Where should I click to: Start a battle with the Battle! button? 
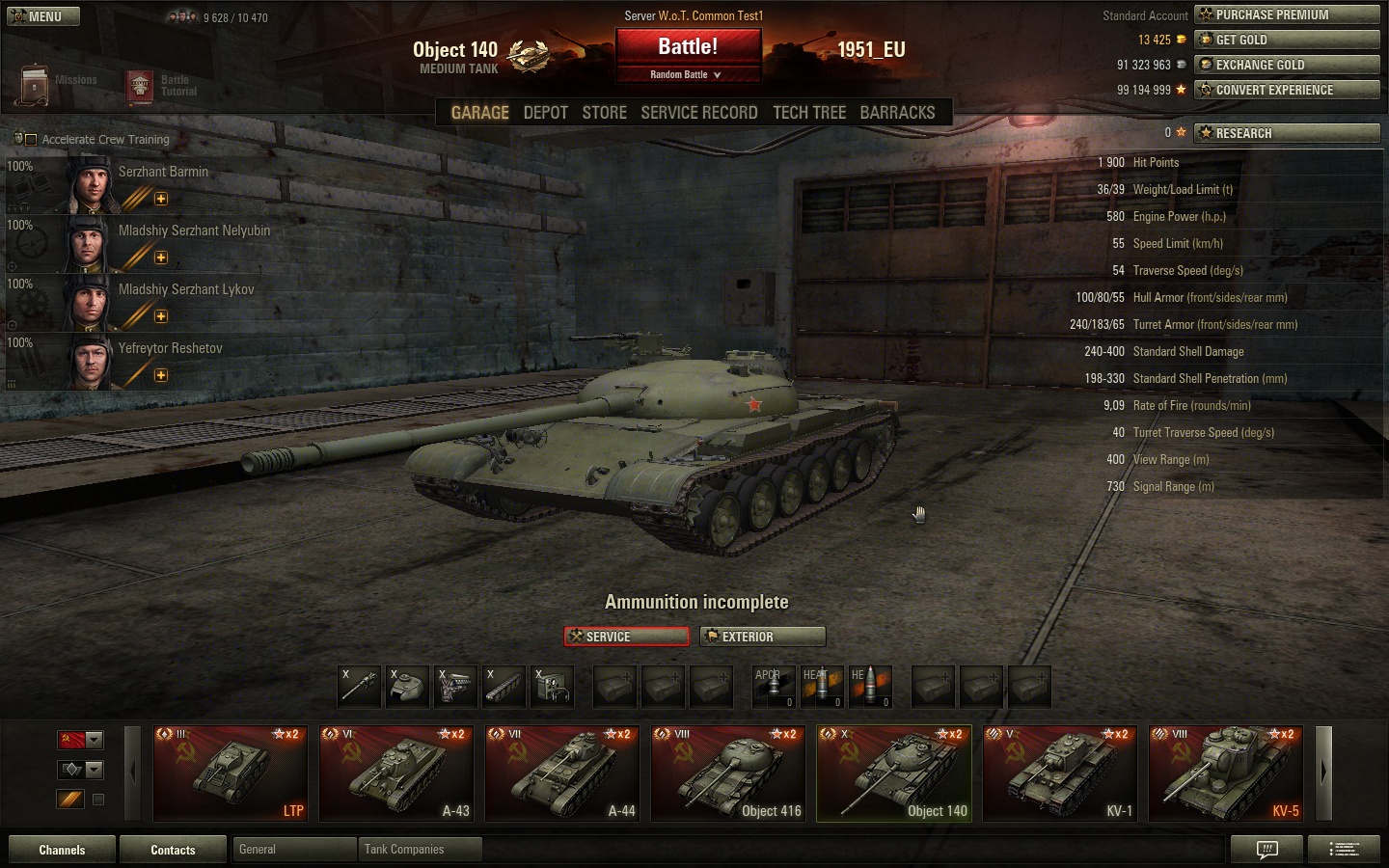pos(688,47)
